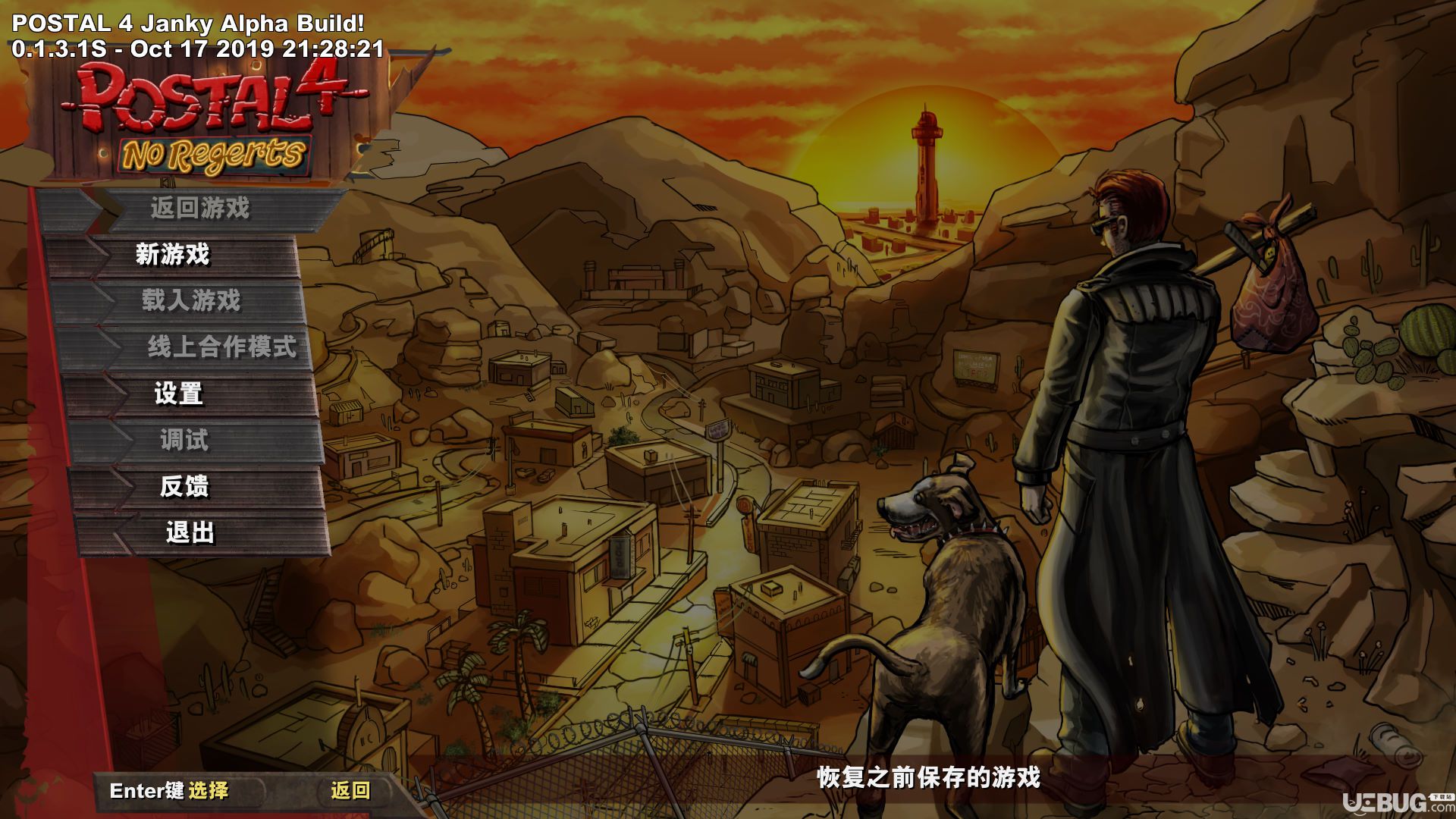The height and width of the screenshot is (819, 1456).
Task: Click the 选择 select button
Action: [x=208, y=791]
